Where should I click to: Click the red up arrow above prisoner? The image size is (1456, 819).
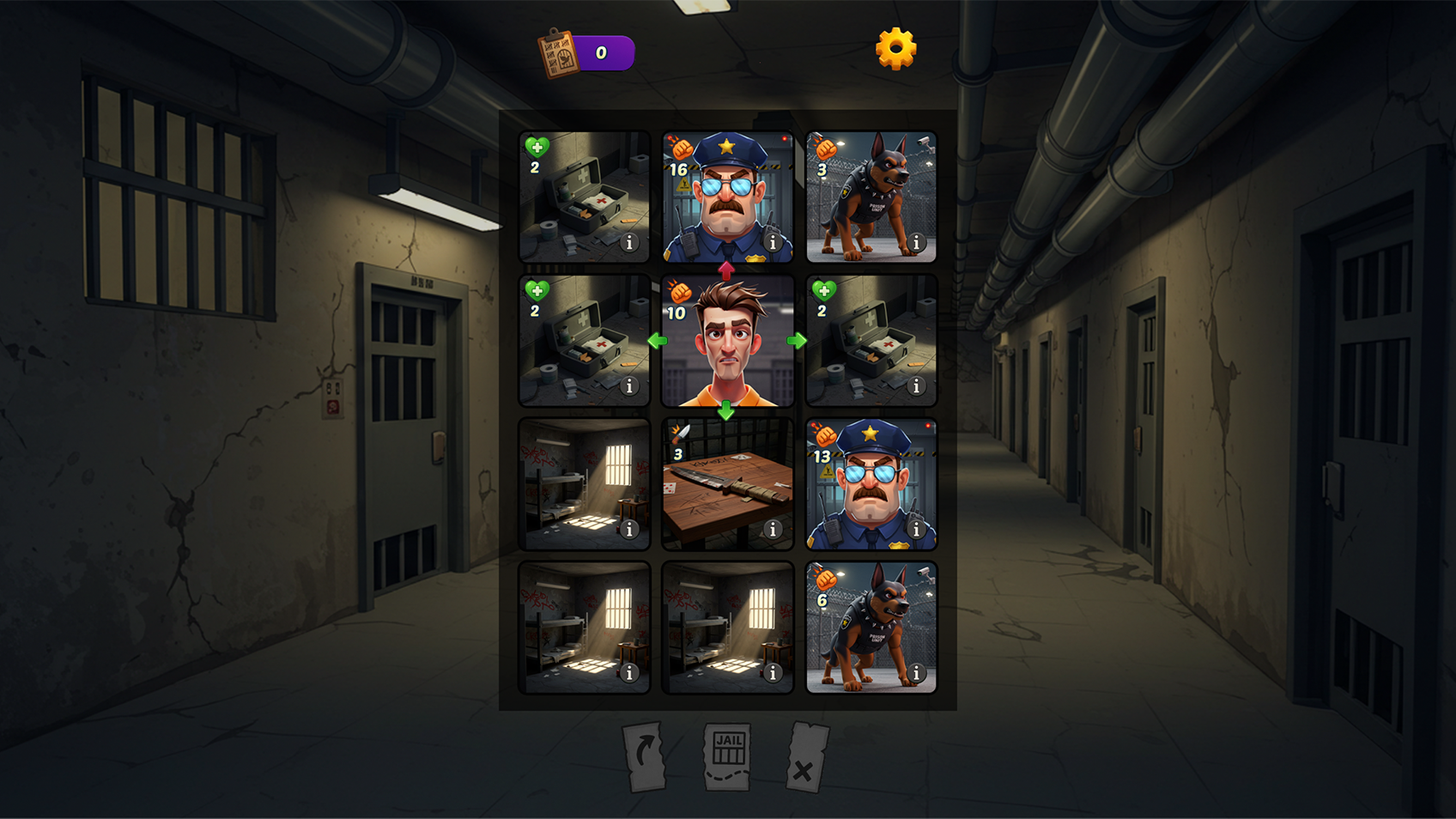click(726, 270)
